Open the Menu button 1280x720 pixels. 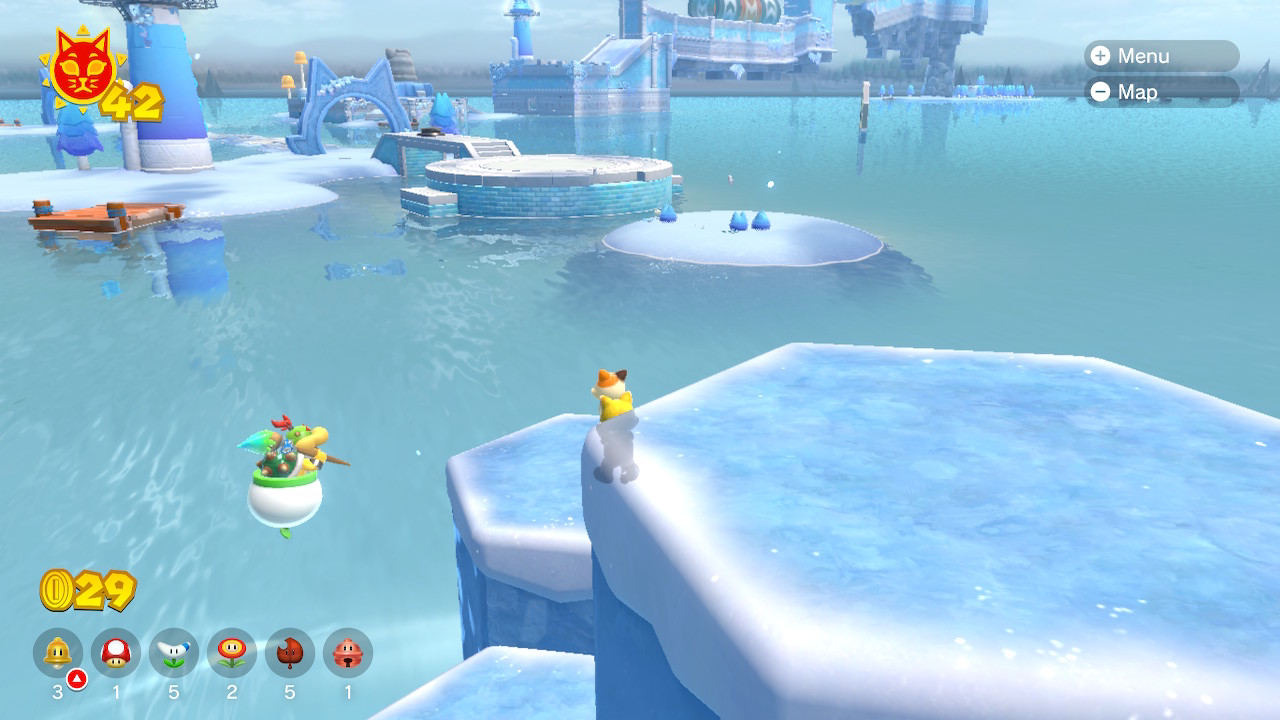(x=1160, y=56)
